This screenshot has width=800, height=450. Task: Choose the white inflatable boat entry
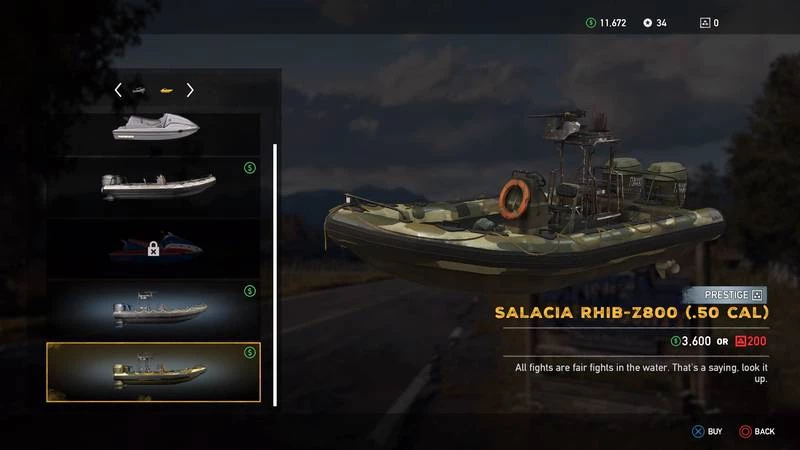[x=153, y=186]
